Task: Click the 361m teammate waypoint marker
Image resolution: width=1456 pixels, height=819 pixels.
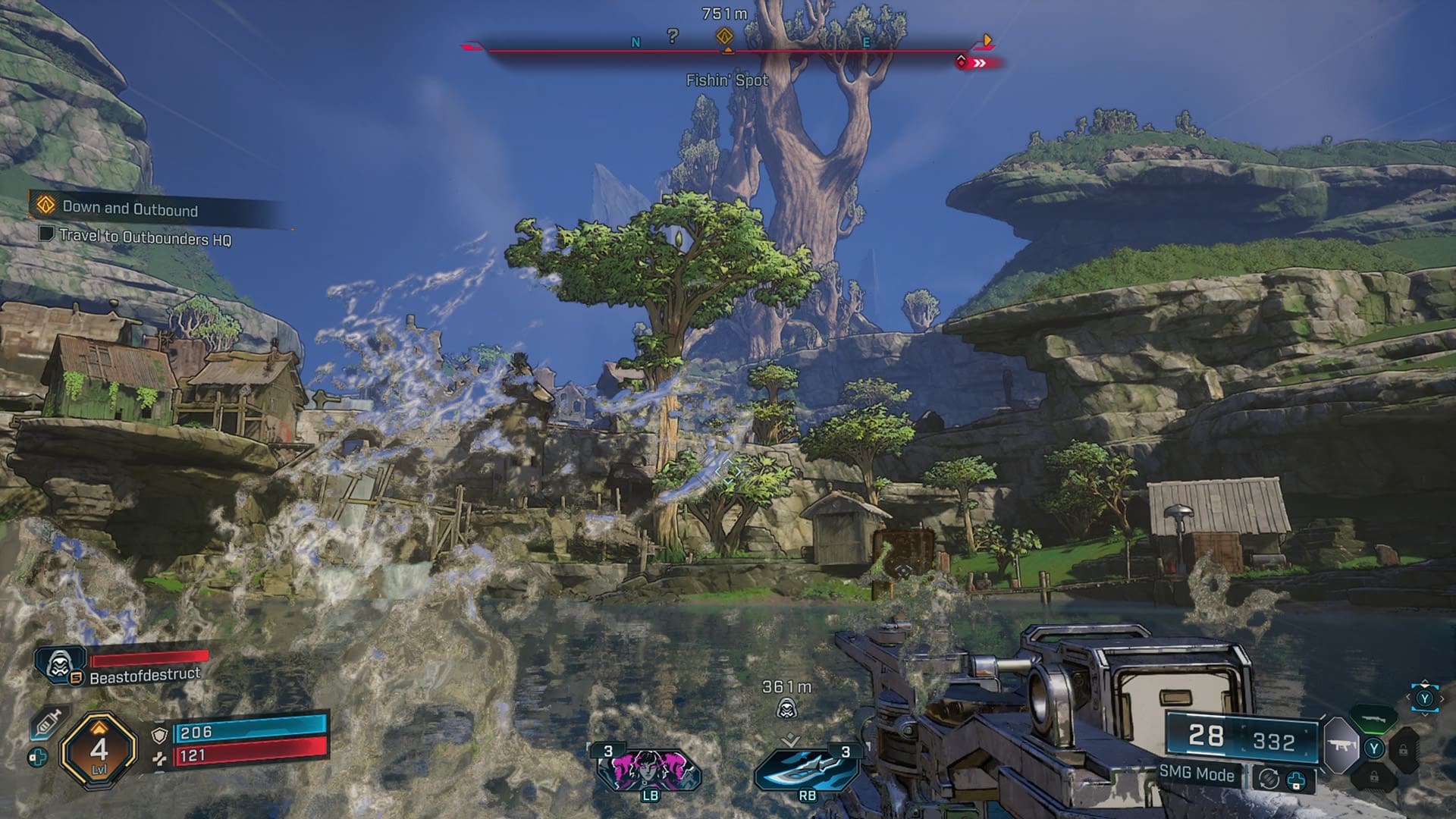Action: (787, 709)
